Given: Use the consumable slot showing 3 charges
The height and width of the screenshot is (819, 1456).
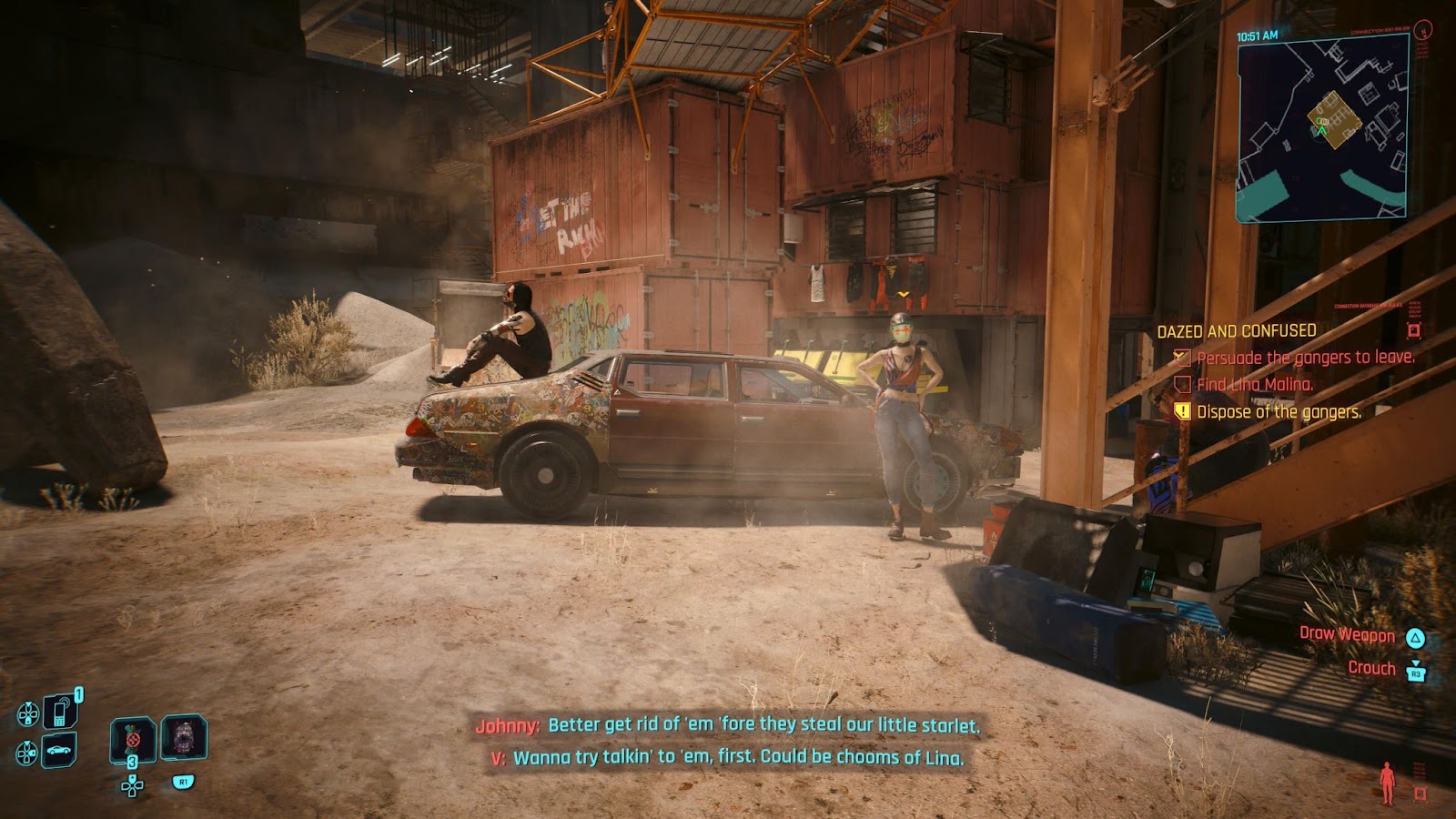Looking at the screenshot, I should click(x=133, y=740).
